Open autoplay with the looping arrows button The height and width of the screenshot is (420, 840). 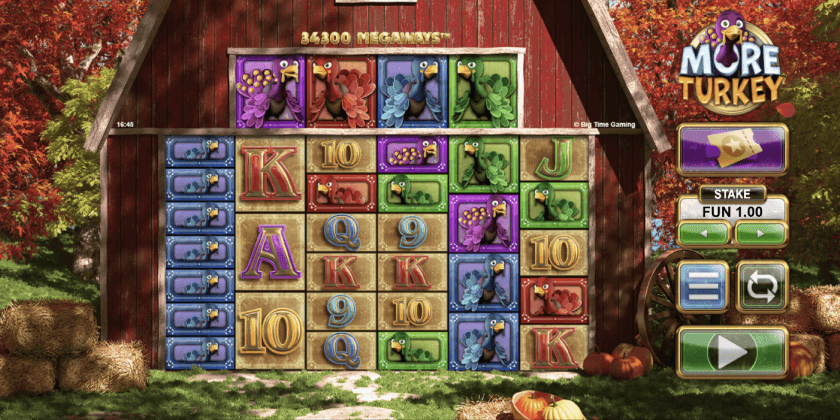tap(762, 286)
